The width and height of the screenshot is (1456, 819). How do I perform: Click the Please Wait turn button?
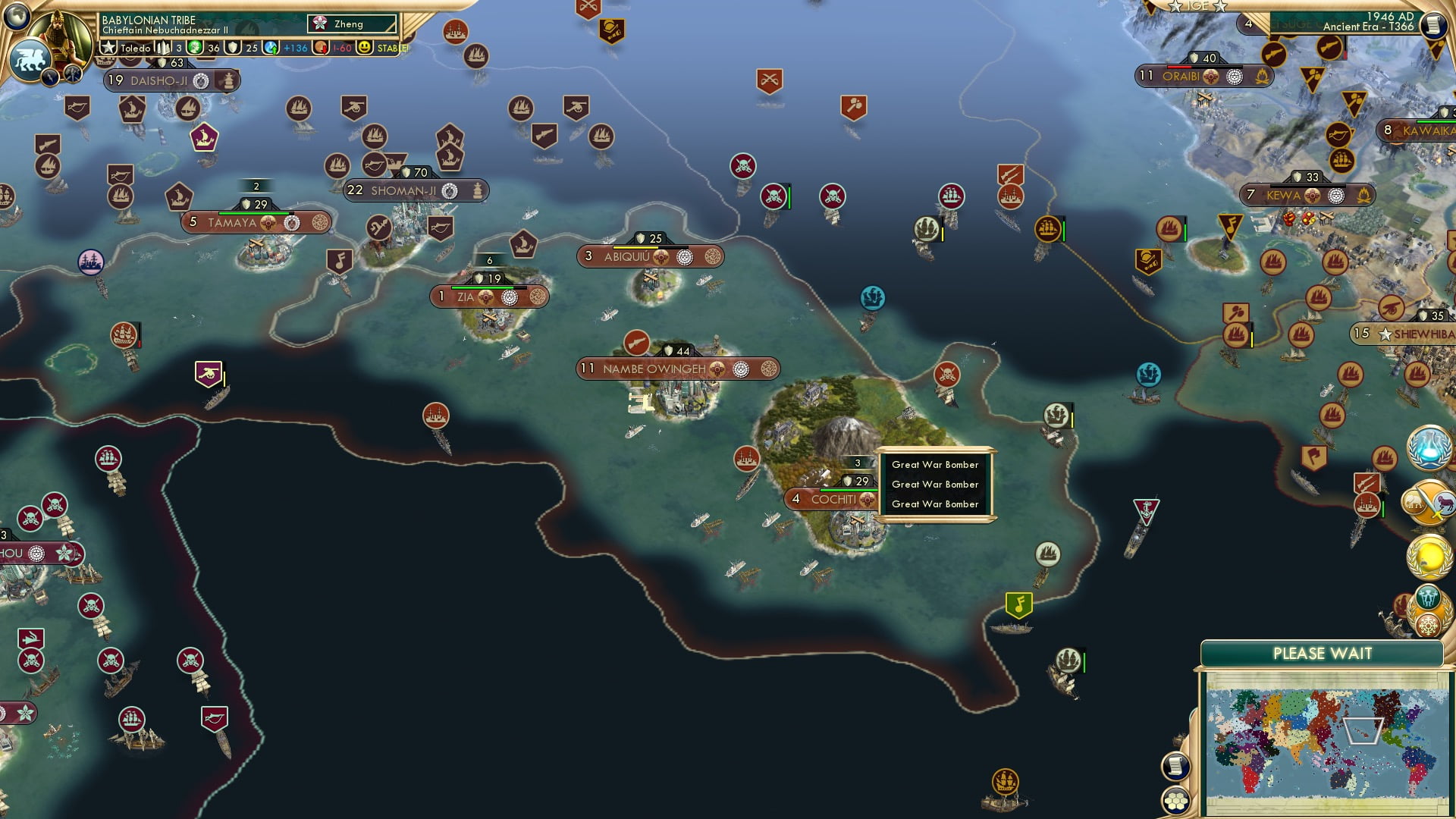1322,654
